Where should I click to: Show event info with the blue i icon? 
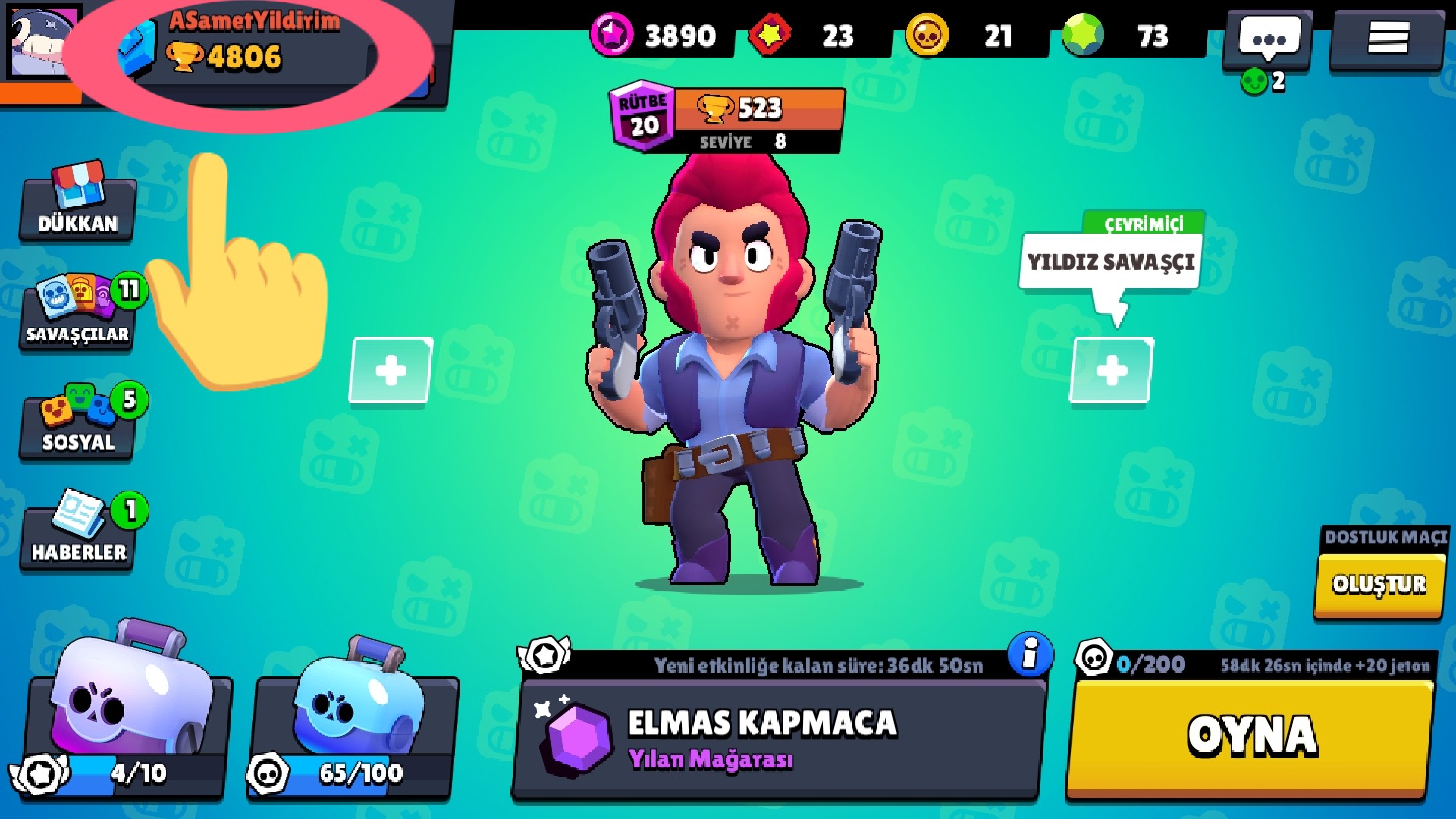point(1030,654)
